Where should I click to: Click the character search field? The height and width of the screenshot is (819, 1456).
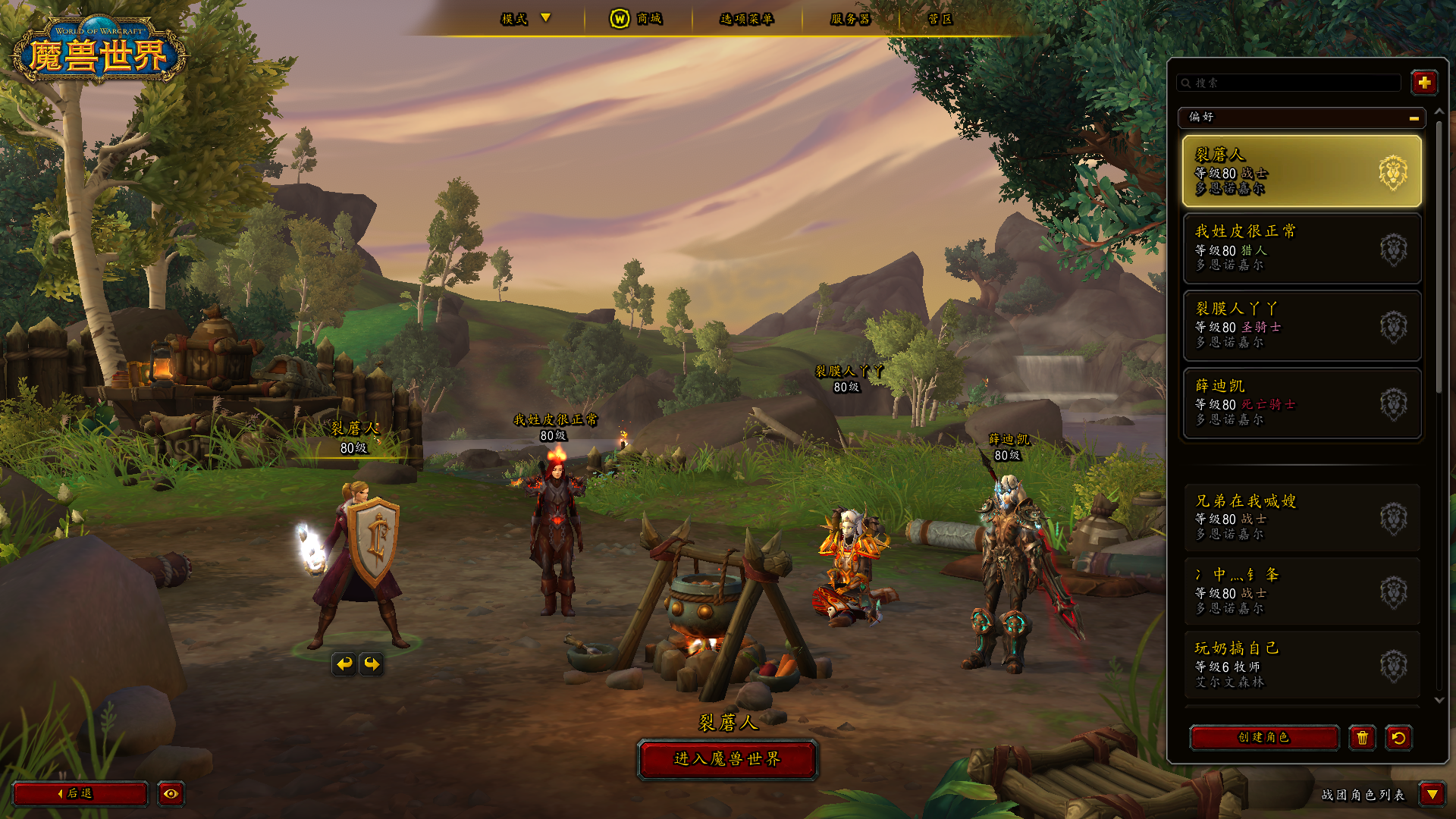pos(1289,83)
